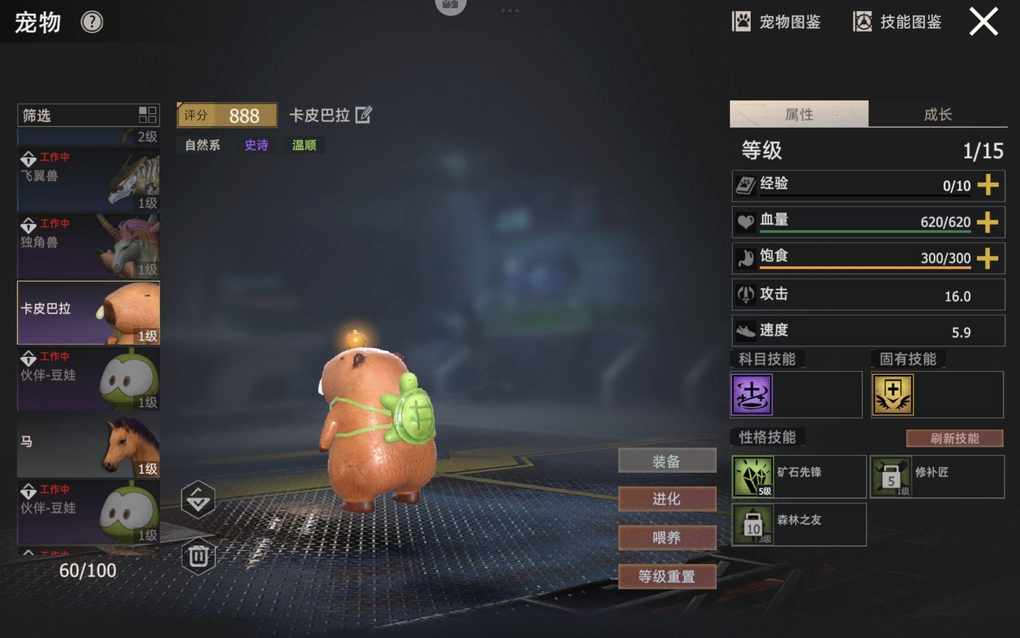Open the 技能图鉴 skill encyclopedia

[897, 22]
